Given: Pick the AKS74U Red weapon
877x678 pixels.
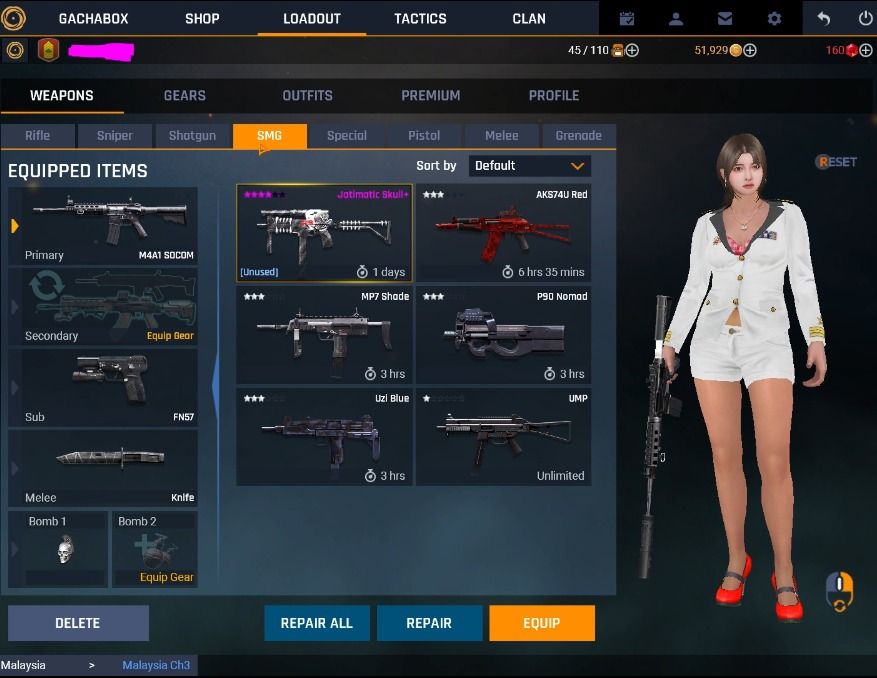Looking at the screenshot, I should [x=503, y=233].
